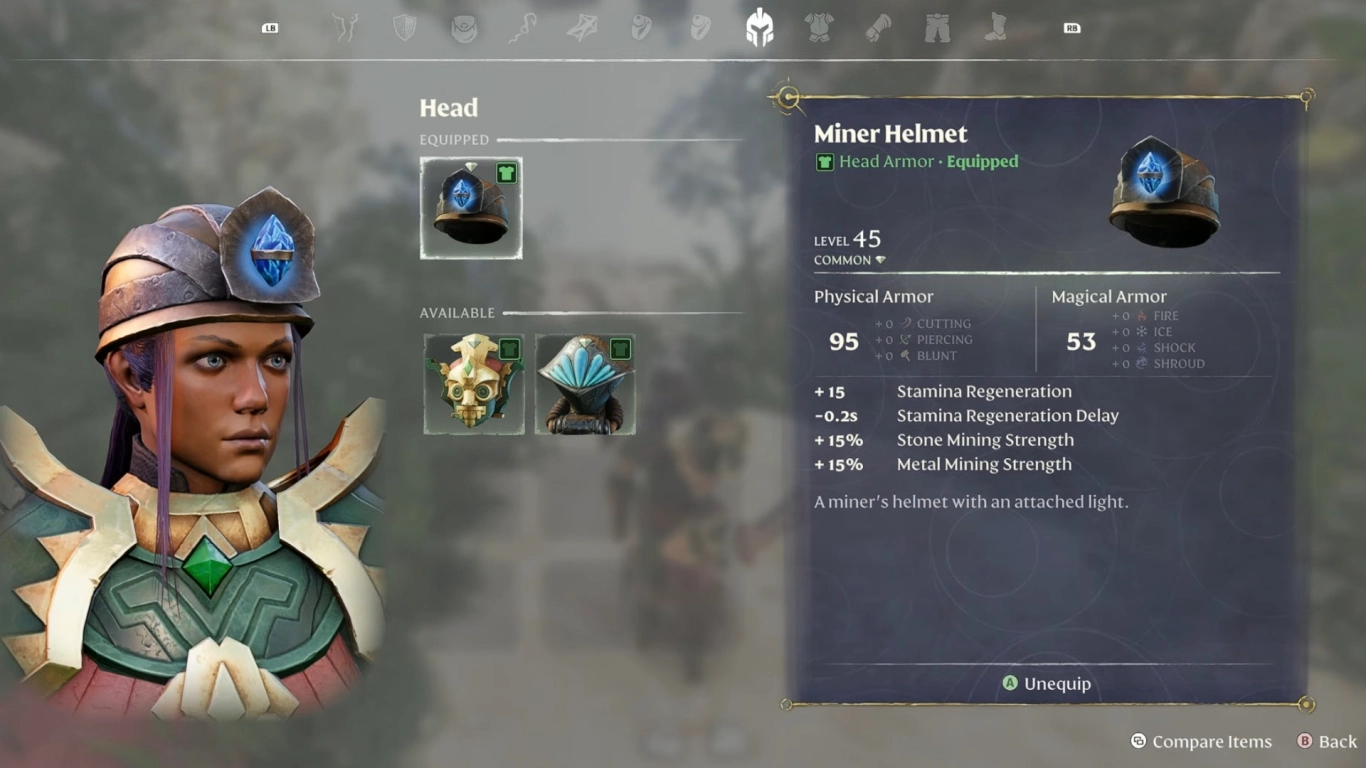Select the common rarity icon below Level 45
Screen dimensions: 1366x768
[x=880, y=259]
